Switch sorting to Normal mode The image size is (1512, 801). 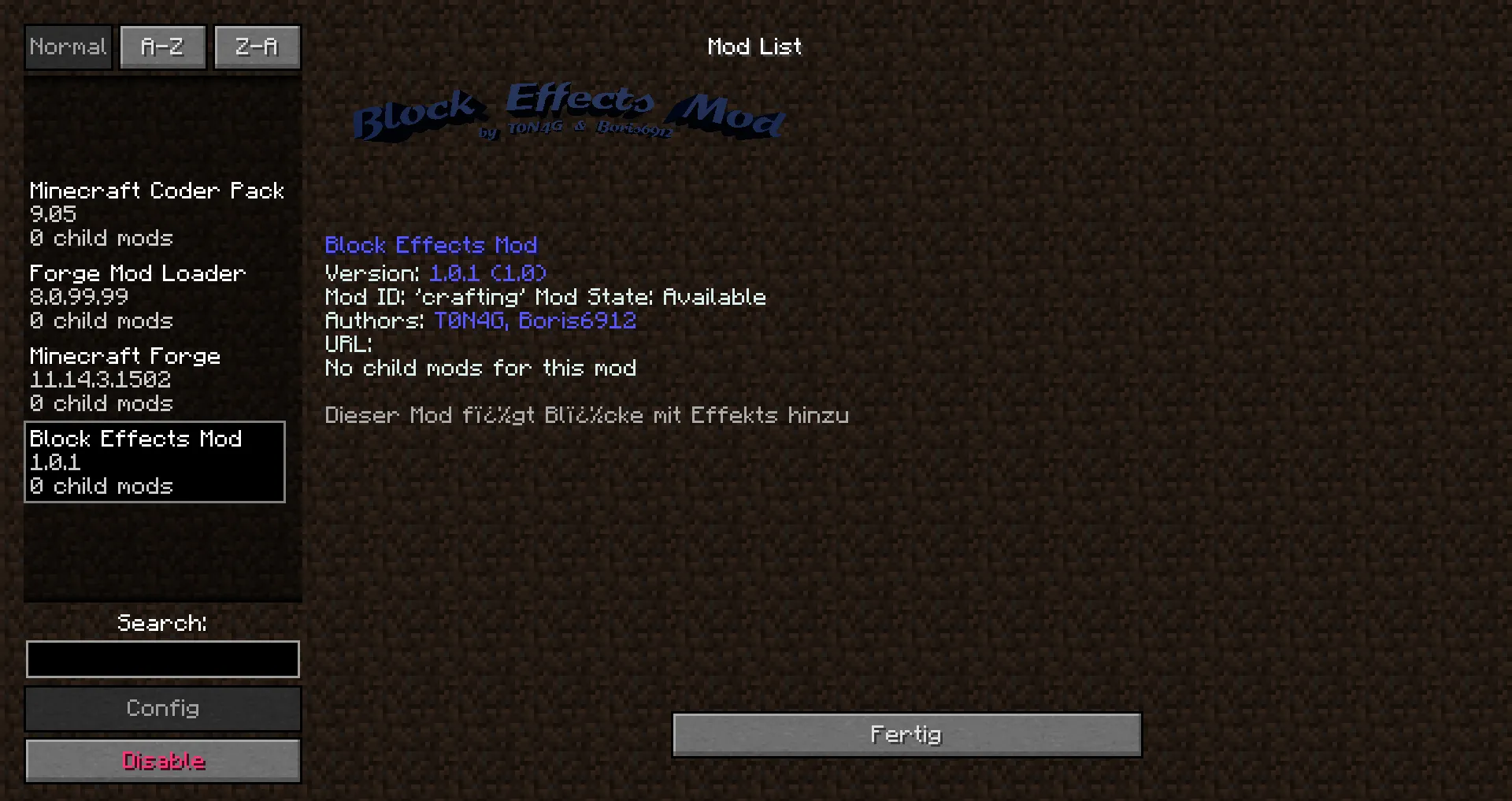(68, 46)
